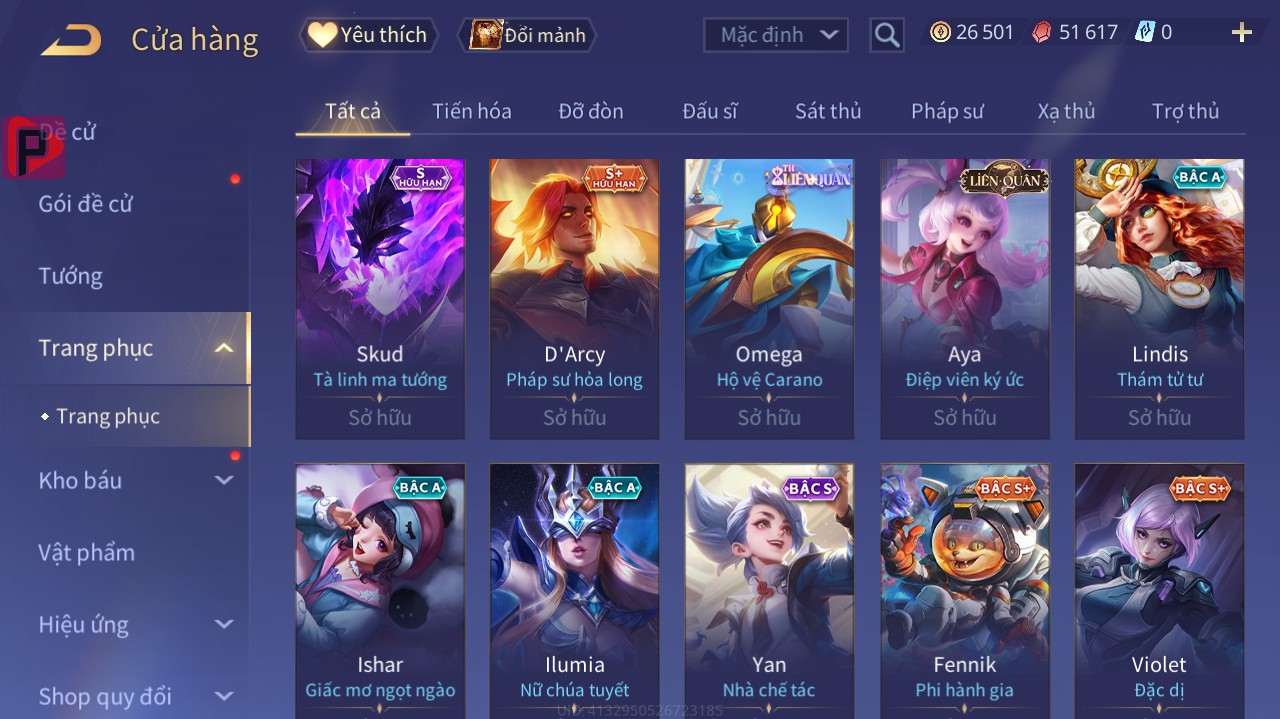Open Gói đề cử in sidebar

point(86,204)
